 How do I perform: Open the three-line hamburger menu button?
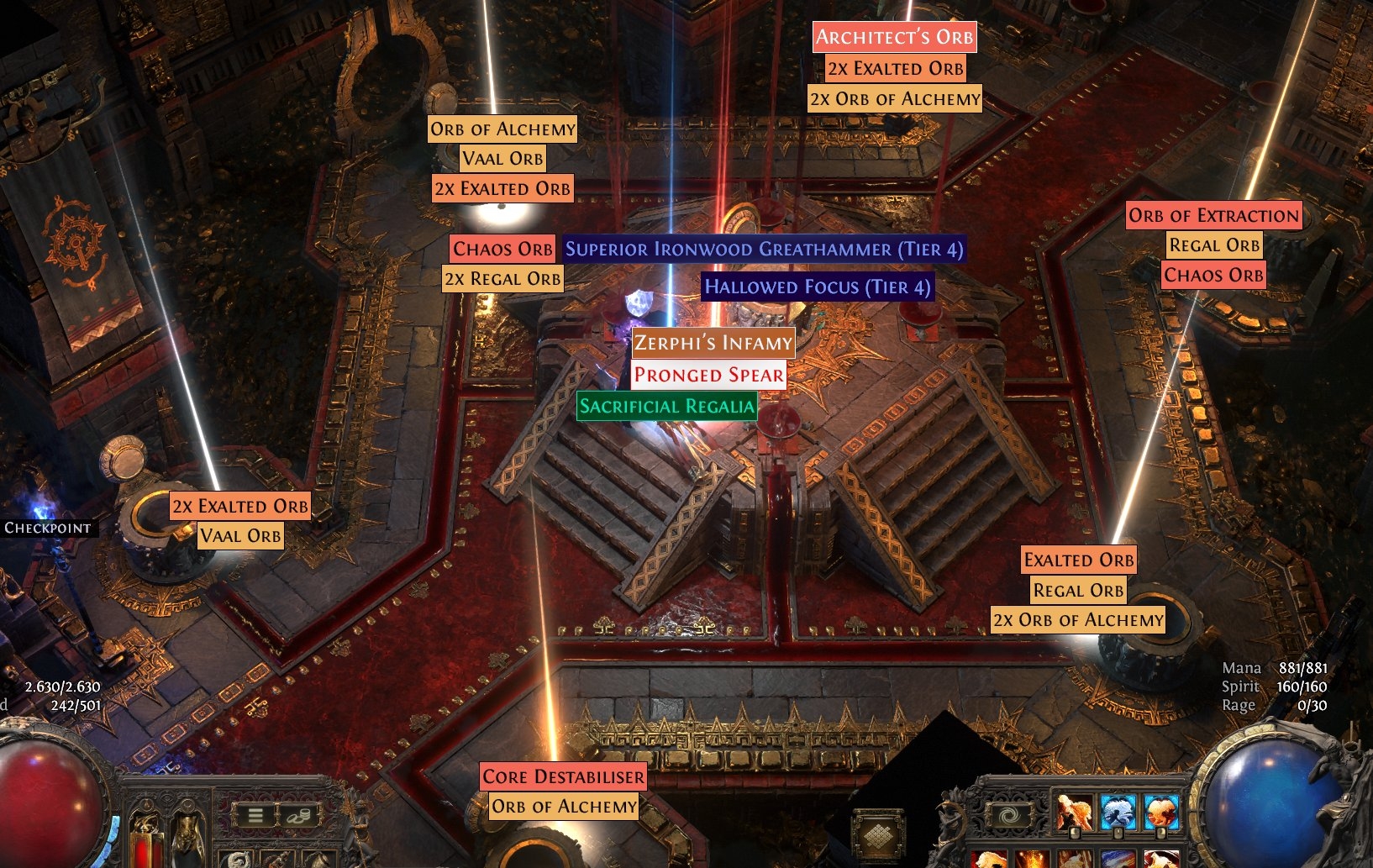(255, 815)
